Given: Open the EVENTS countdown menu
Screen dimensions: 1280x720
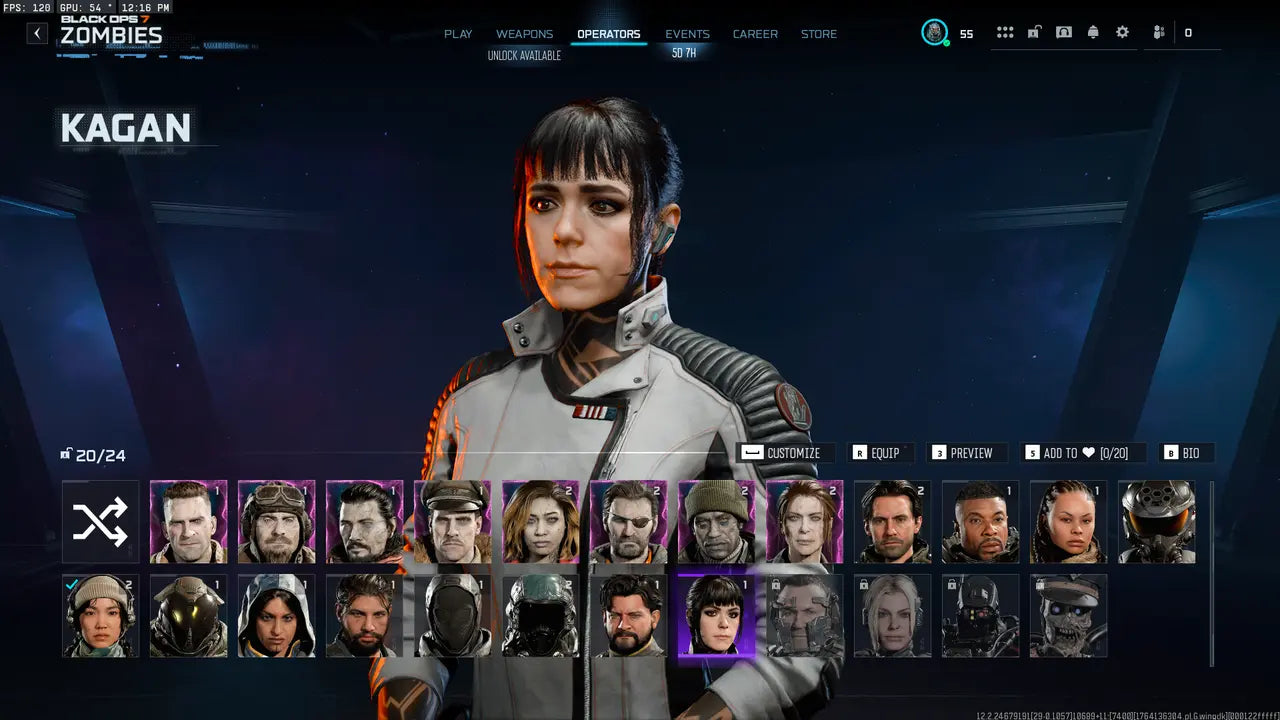Looking at the screenshot, I should (687, 33).
